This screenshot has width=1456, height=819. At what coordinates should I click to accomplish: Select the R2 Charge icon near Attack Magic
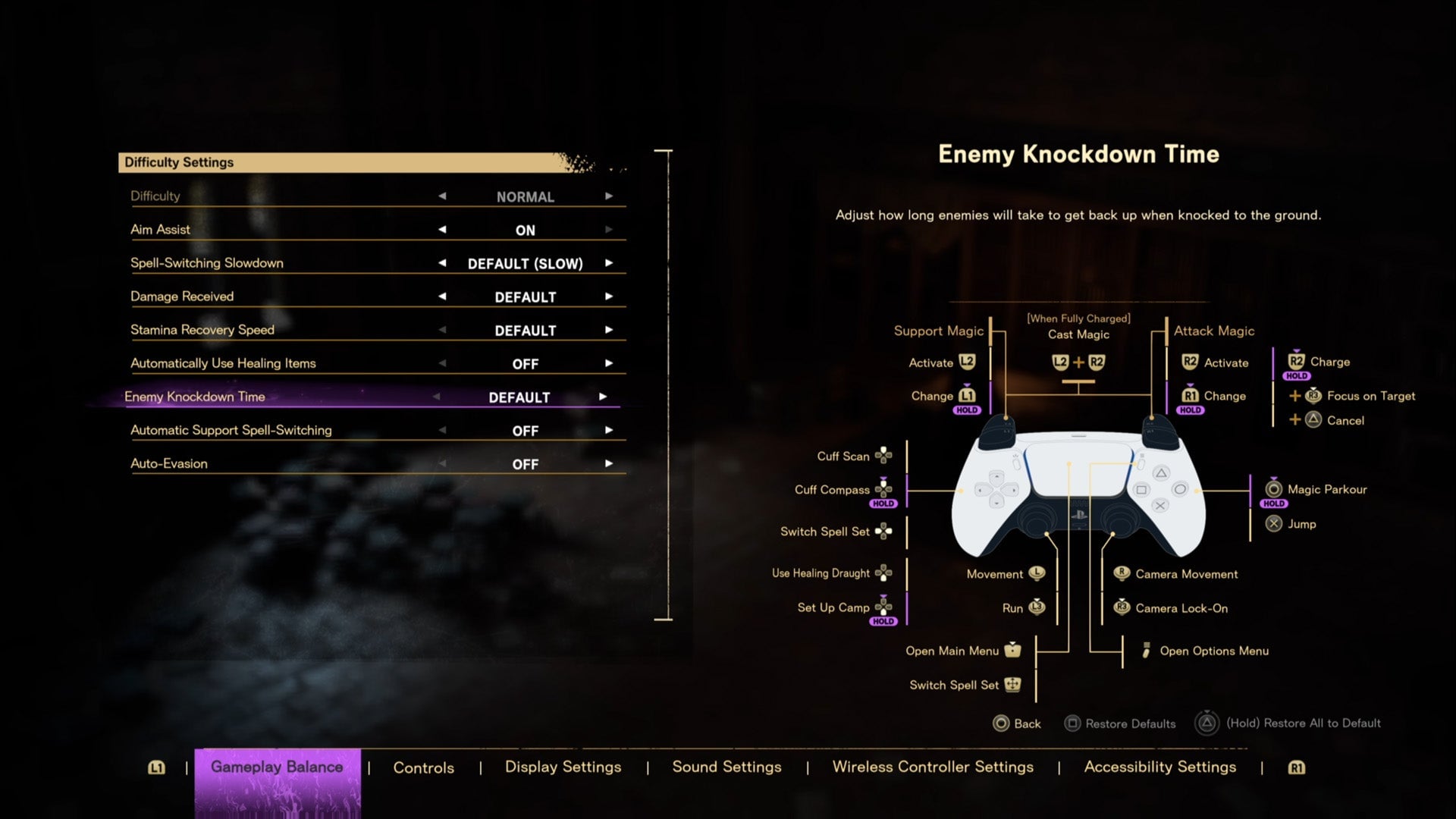tap(1295, 362)
